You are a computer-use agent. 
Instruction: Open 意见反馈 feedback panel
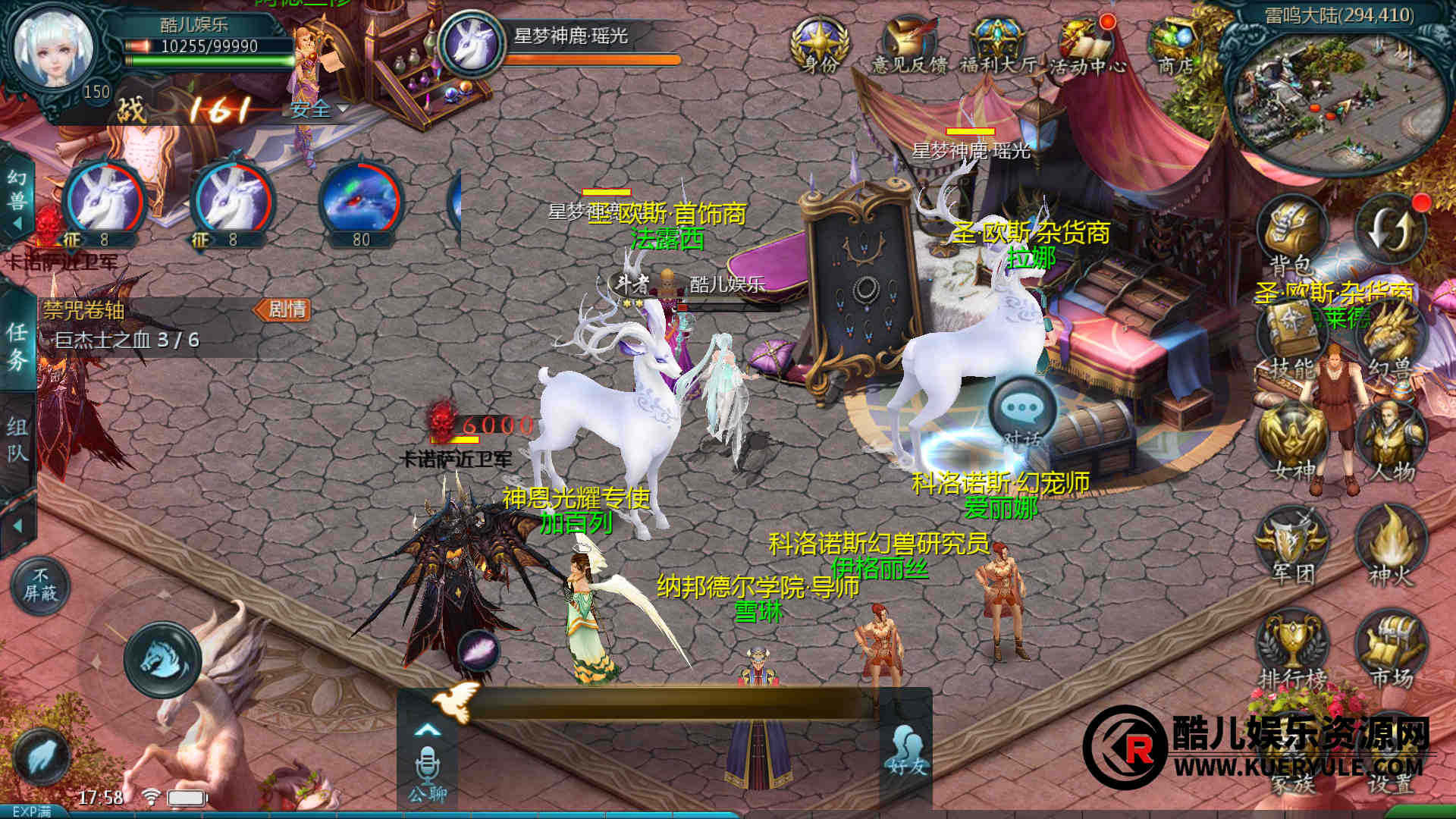click(909, 44)
